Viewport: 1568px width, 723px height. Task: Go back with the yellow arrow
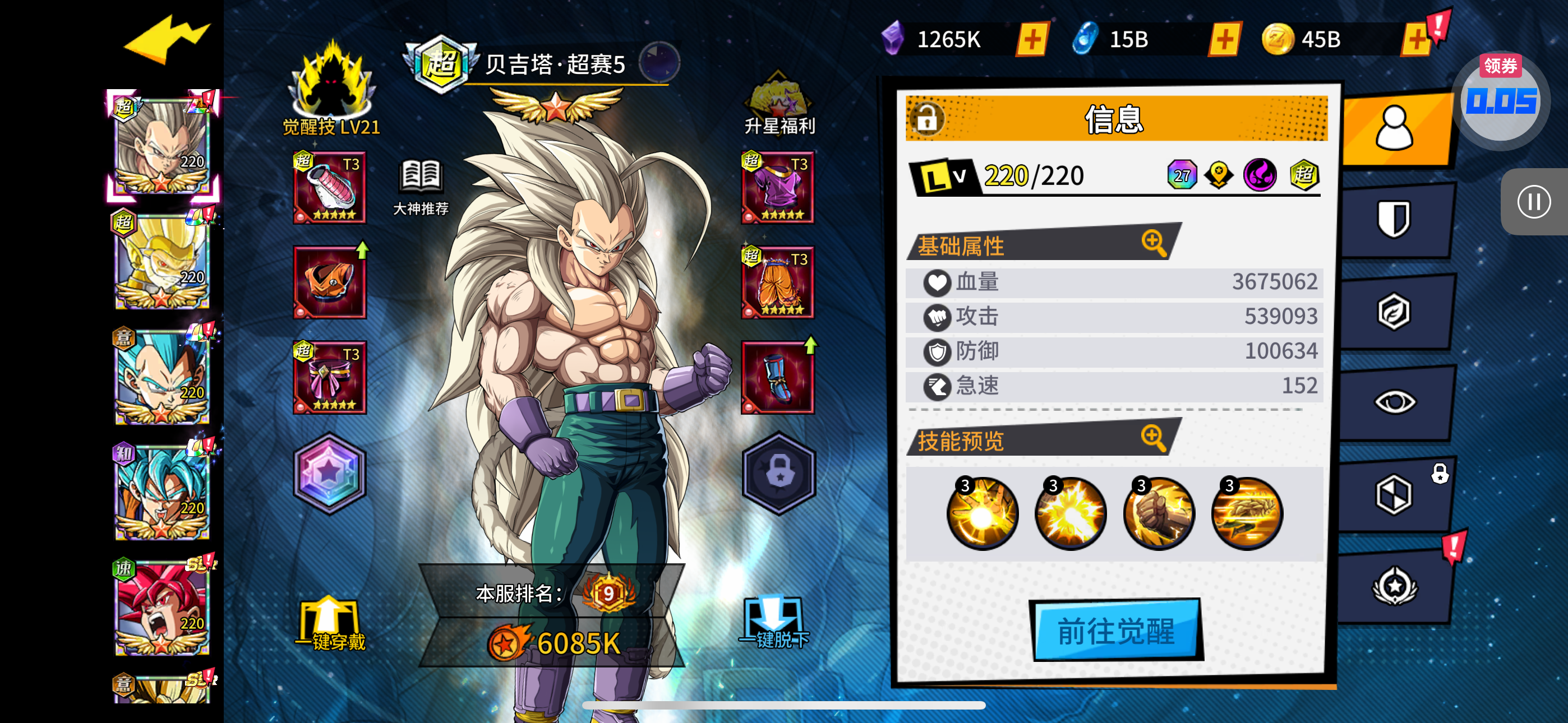[x=165, y=40]
